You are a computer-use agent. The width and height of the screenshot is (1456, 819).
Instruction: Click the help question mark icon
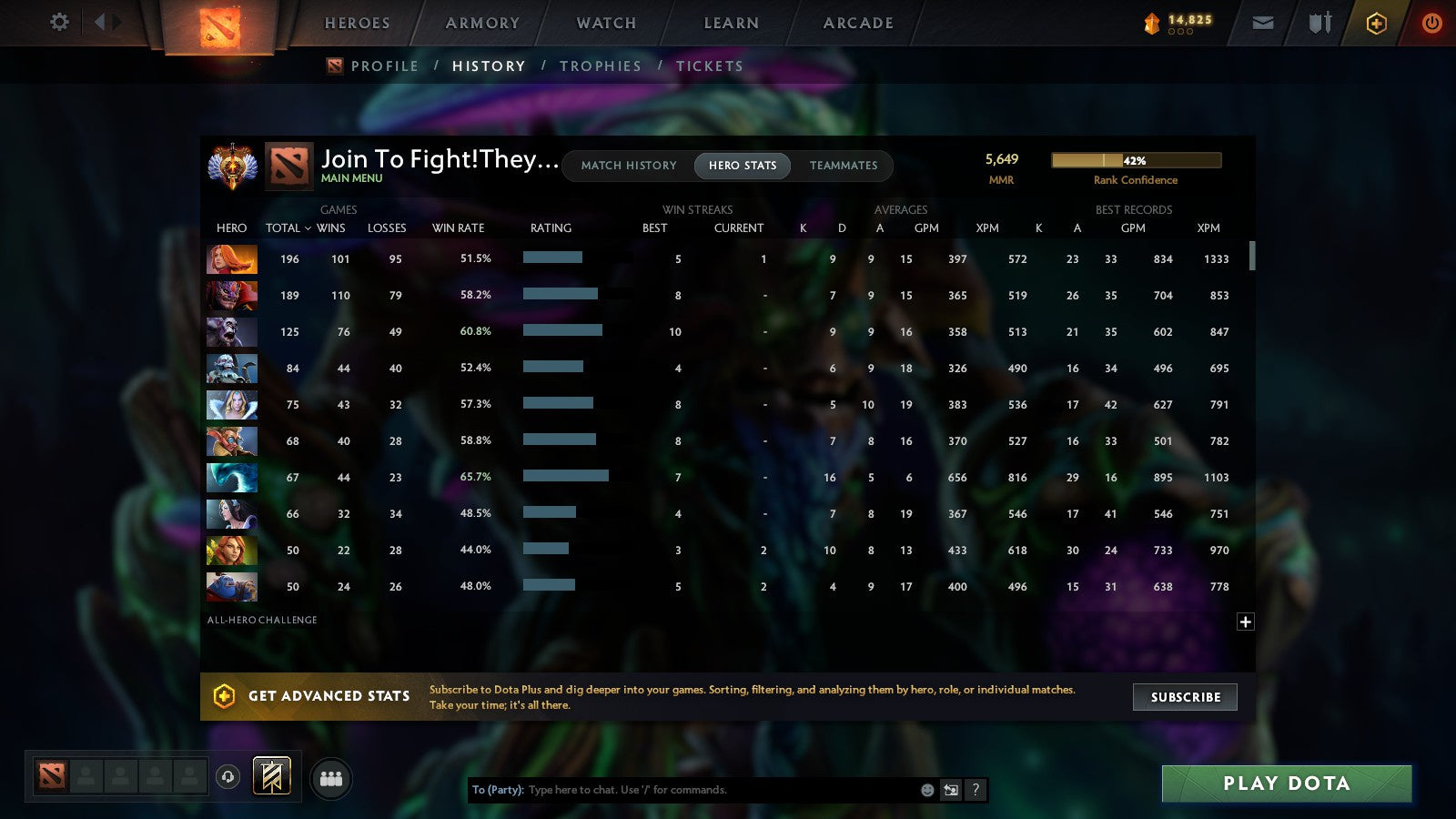975,790
